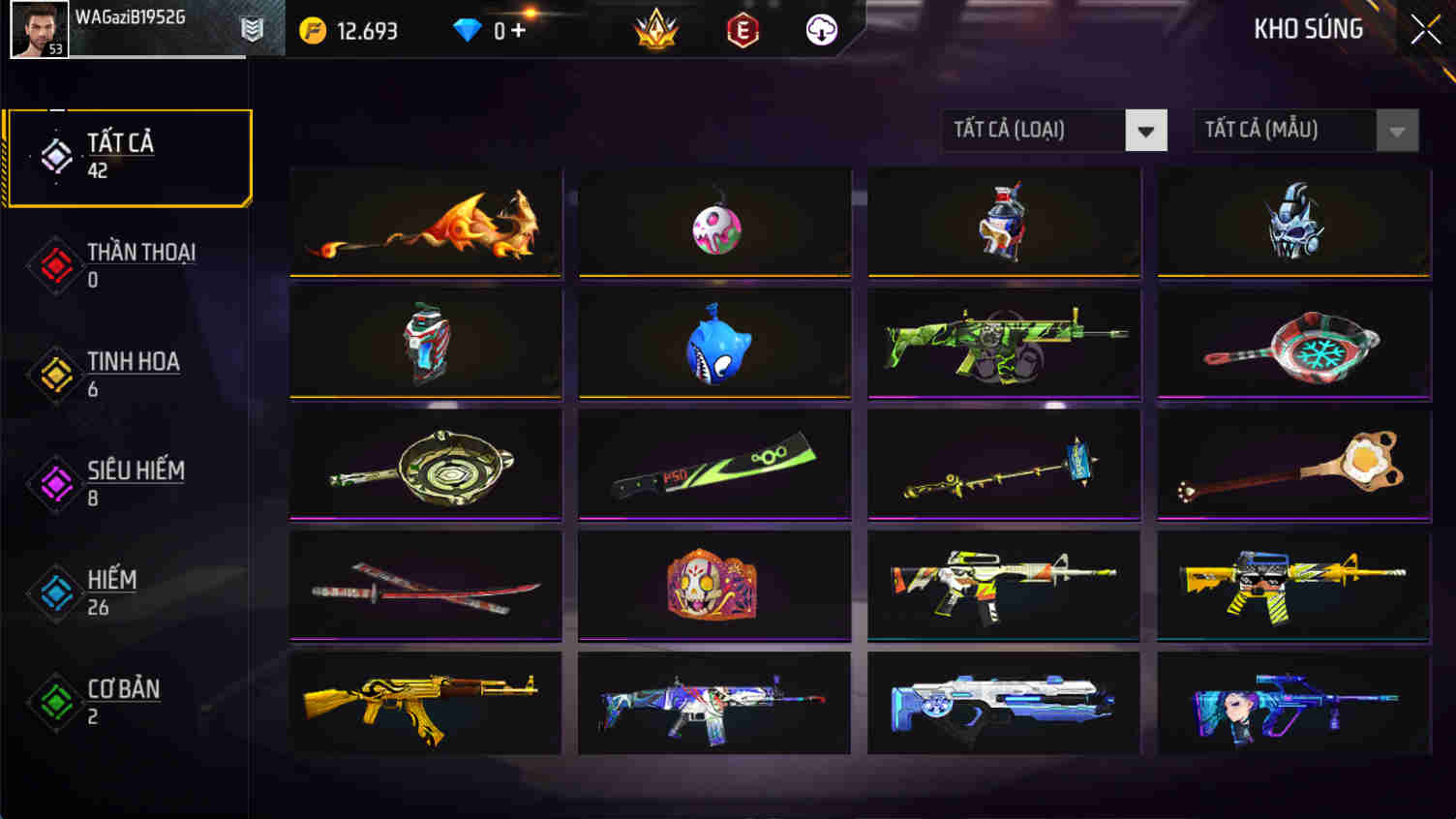The image size is (1456, 819).
Task: Select the TẤT CẢ category tab
Action: pos(127,155)
